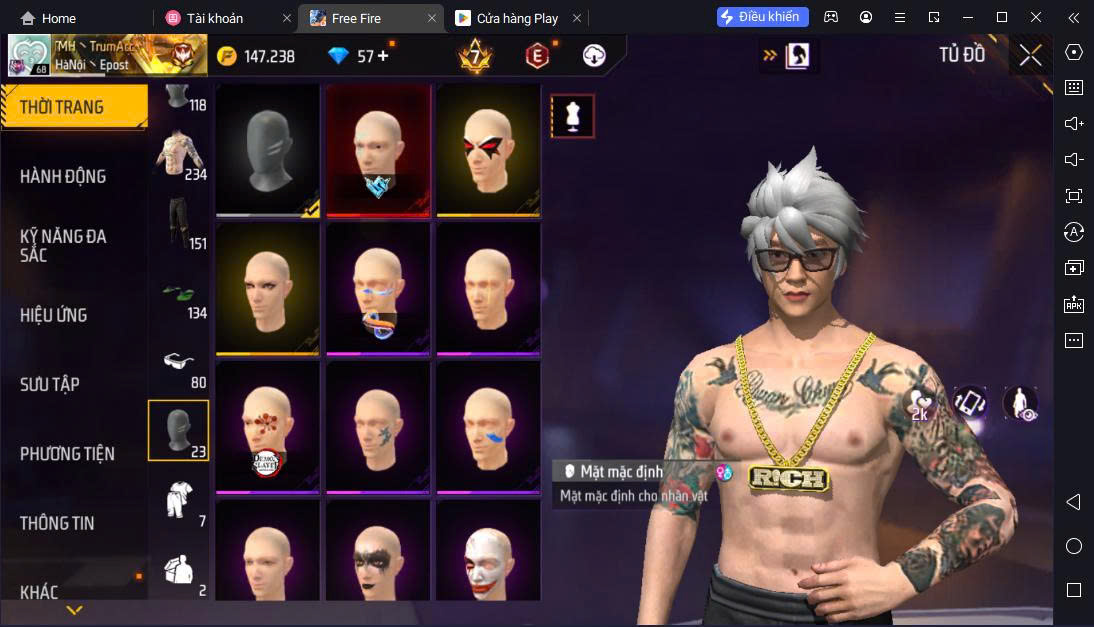Open the Sưu Tập section

(50, 384)
